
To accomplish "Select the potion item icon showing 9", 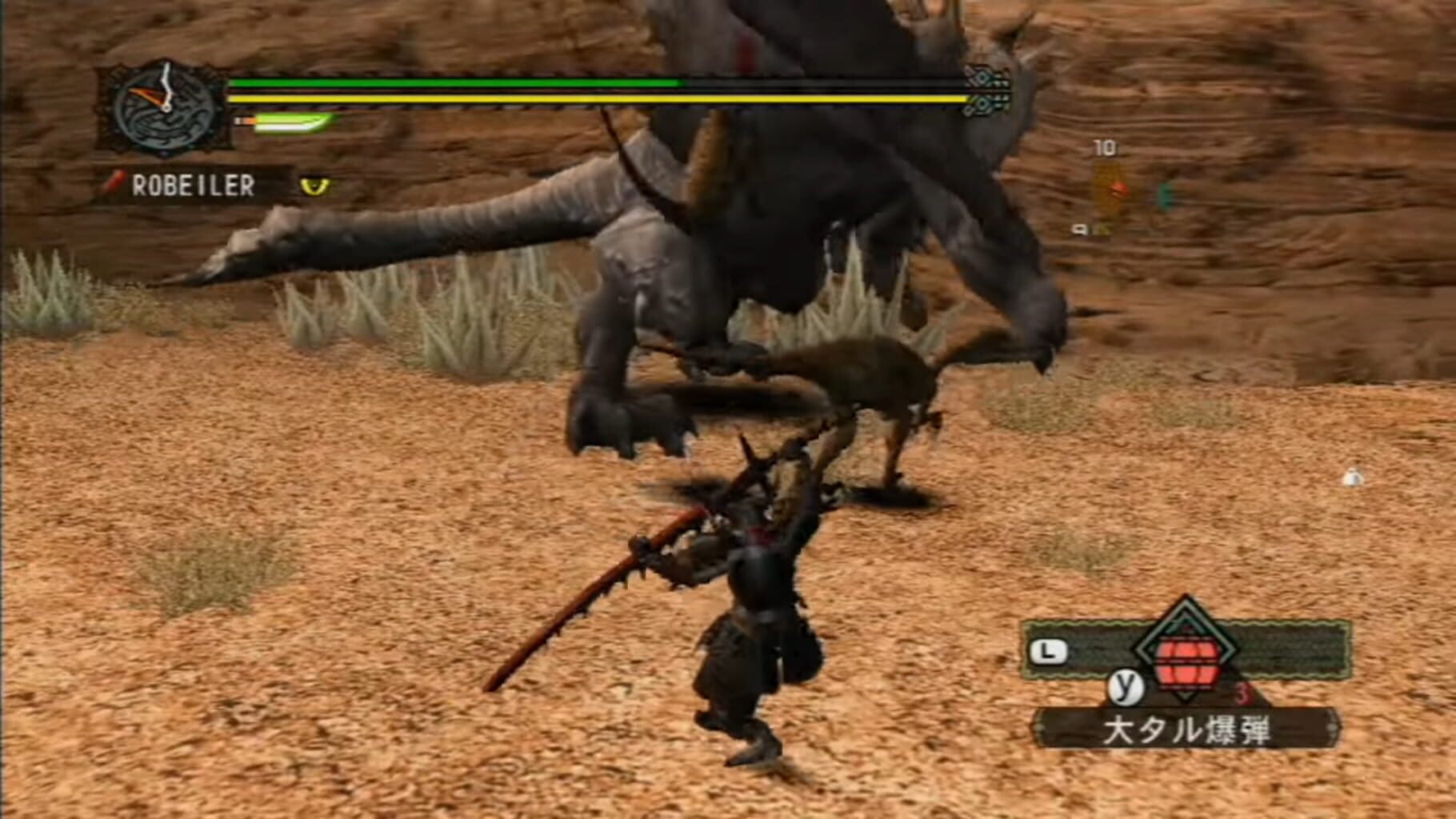I will pyautogui.click(x=1102, y=230).
